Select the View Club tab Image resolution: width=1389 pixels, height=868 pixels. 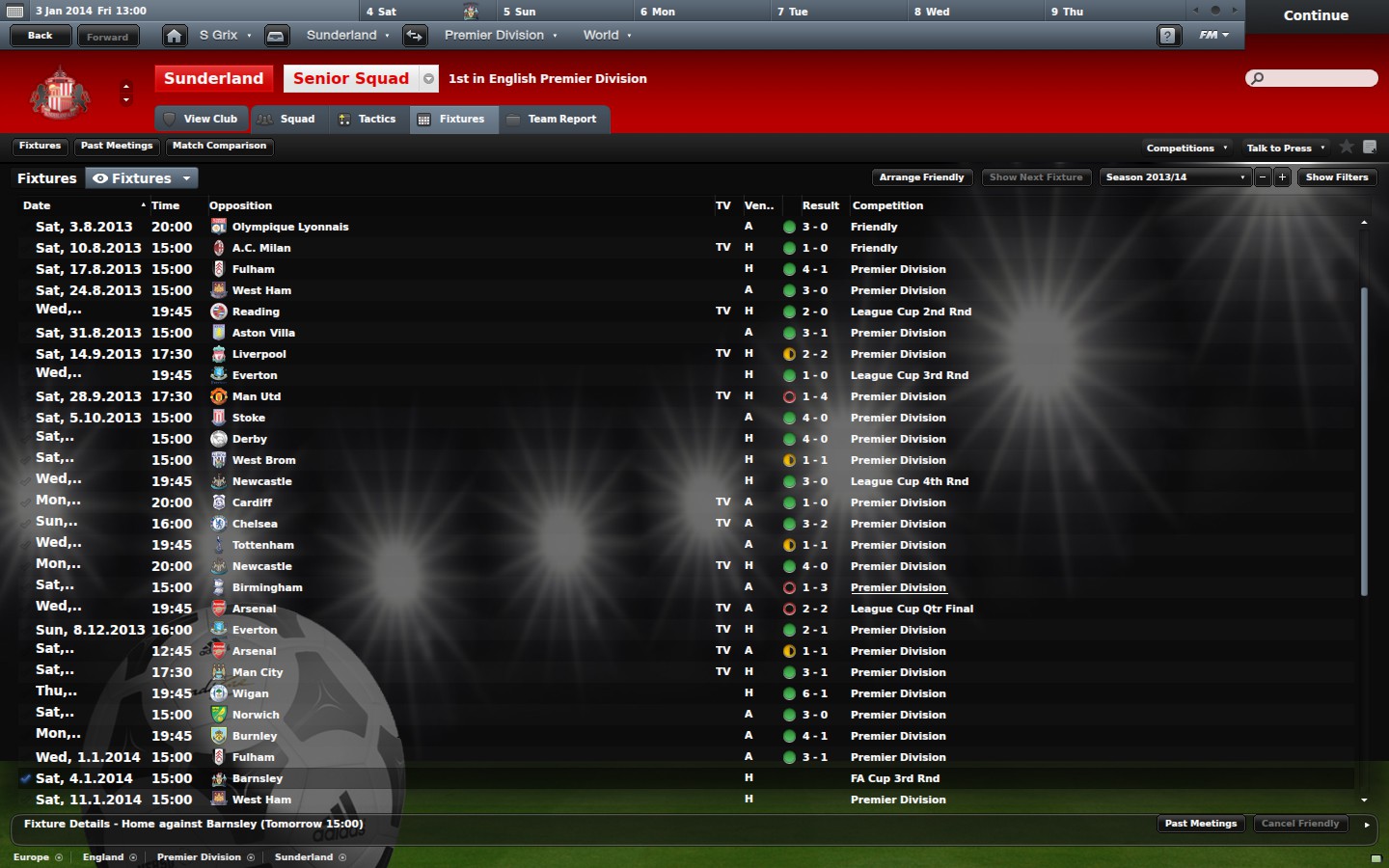pos(201,120)
